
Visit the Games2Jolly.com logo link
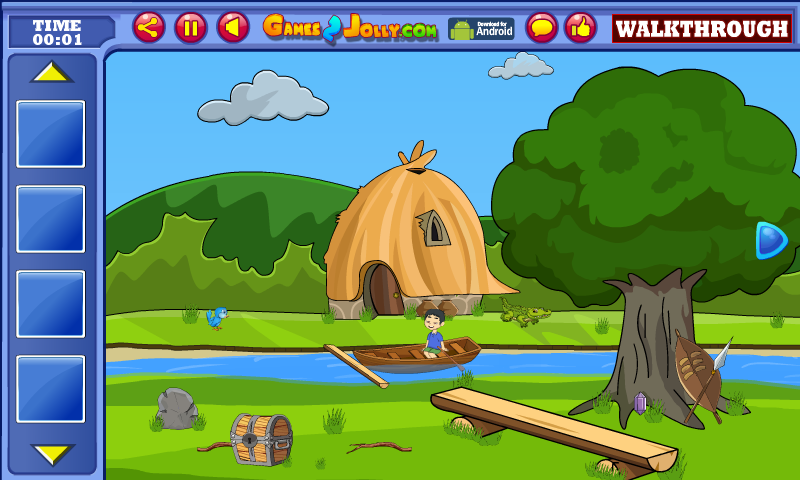click(350, 28)
